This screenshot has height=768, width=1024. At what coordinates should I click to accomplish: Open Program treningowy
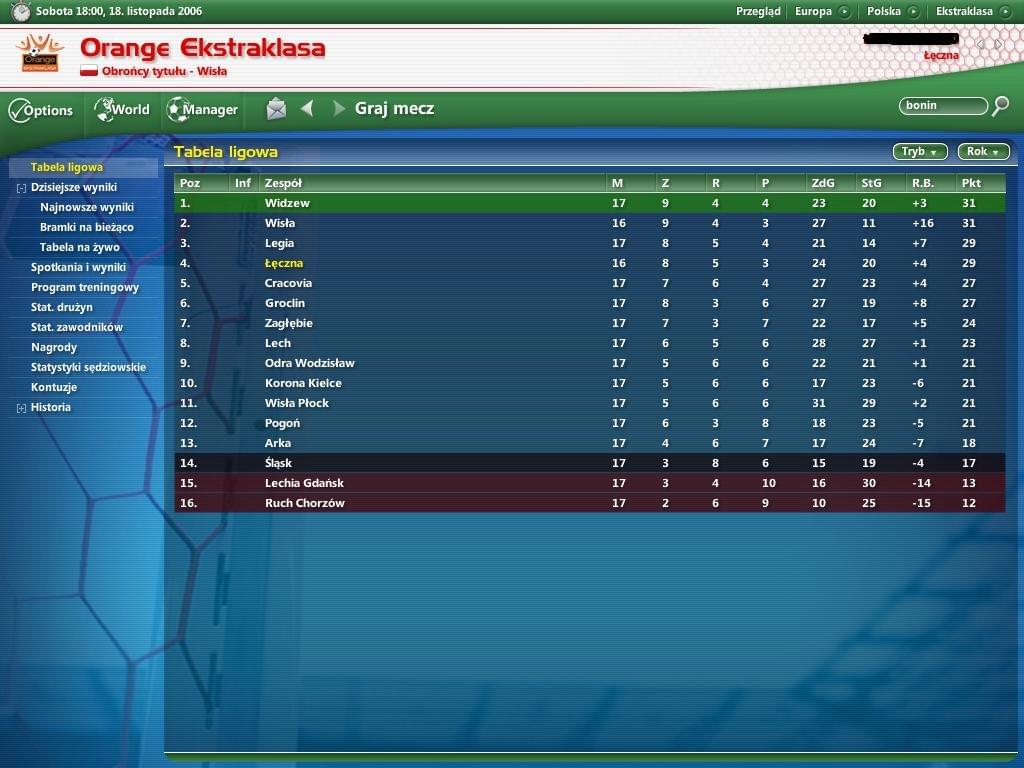(85, 287)
